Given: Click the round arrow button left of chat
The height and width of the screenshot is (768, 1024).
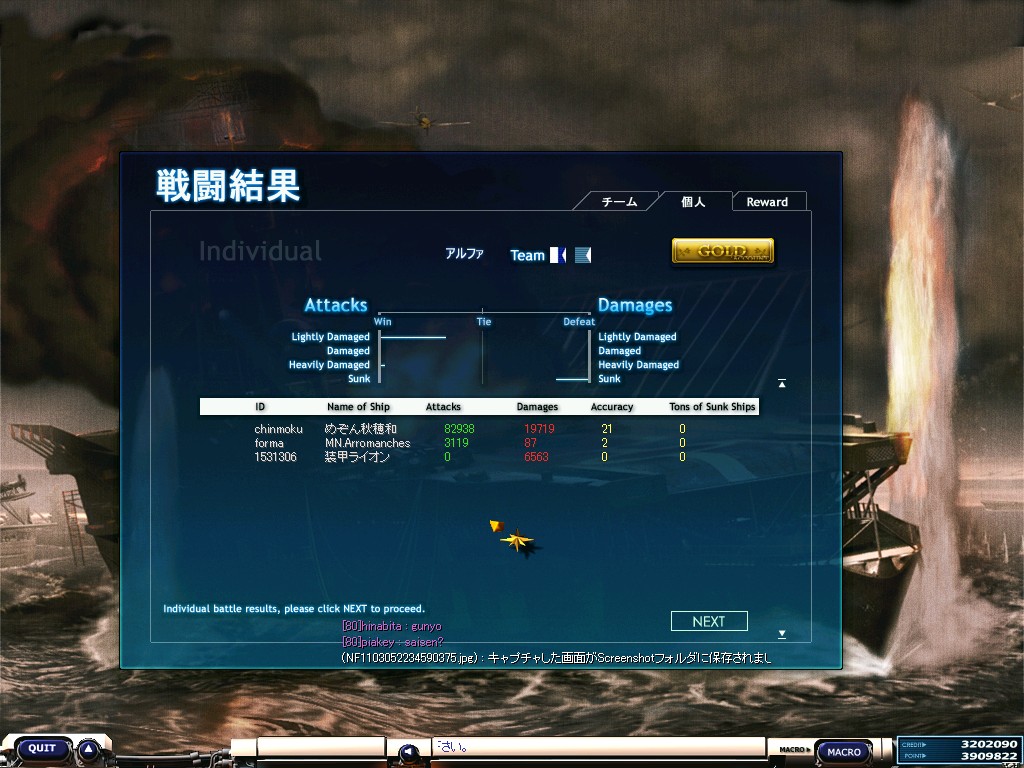Looking at the screenshot, I should click(x=408, y=752).
